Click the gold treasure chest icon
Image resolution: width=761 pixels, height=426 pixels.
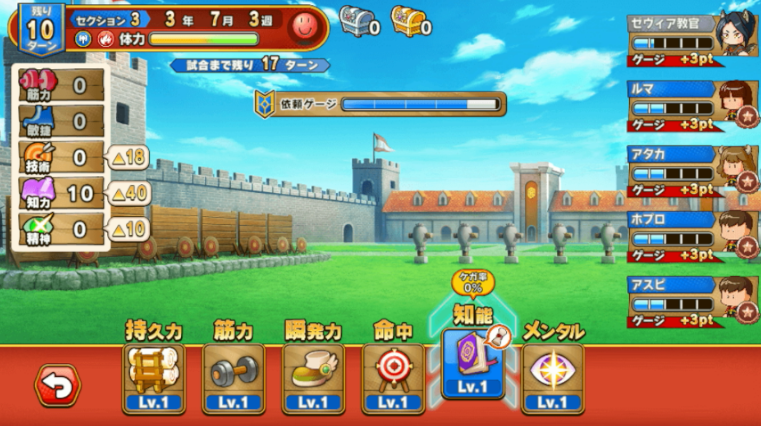coord(407,20)
